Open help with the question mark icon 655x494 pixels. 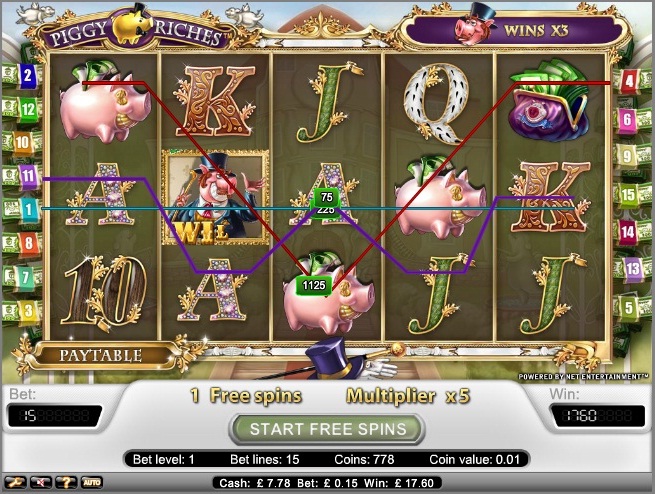pos(67,482)
